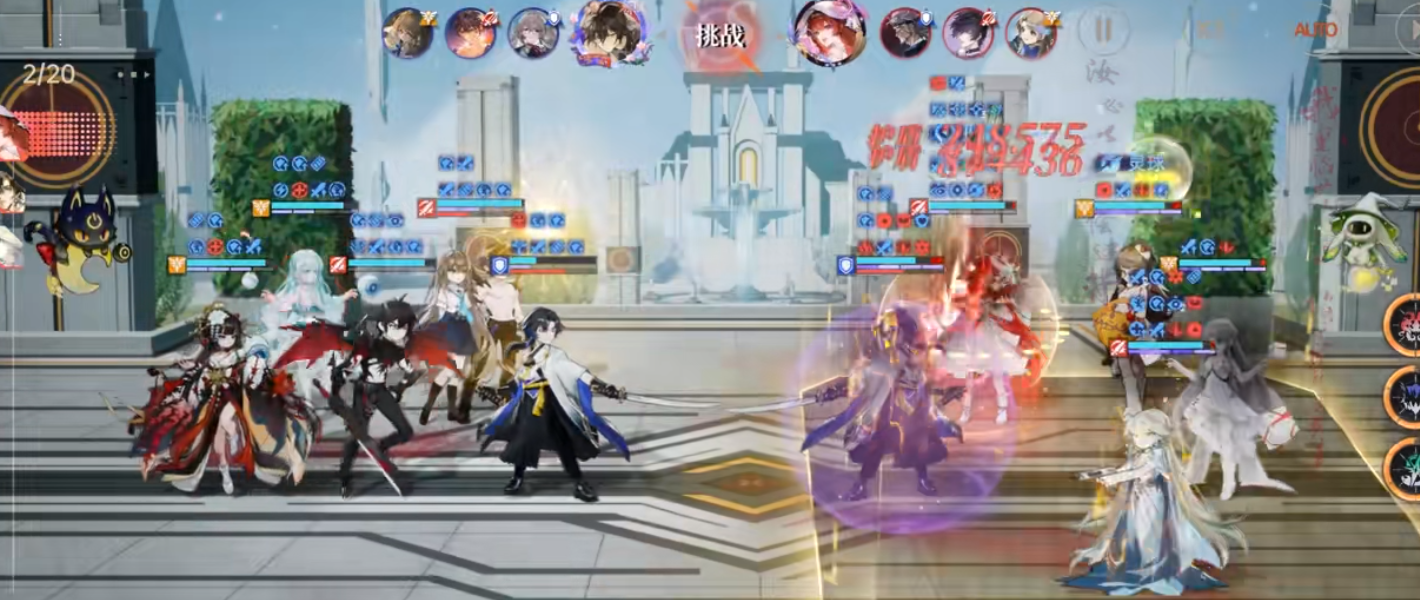
Task: Choose the blonde ally portrait with gold badge
Action: point(407,33)
